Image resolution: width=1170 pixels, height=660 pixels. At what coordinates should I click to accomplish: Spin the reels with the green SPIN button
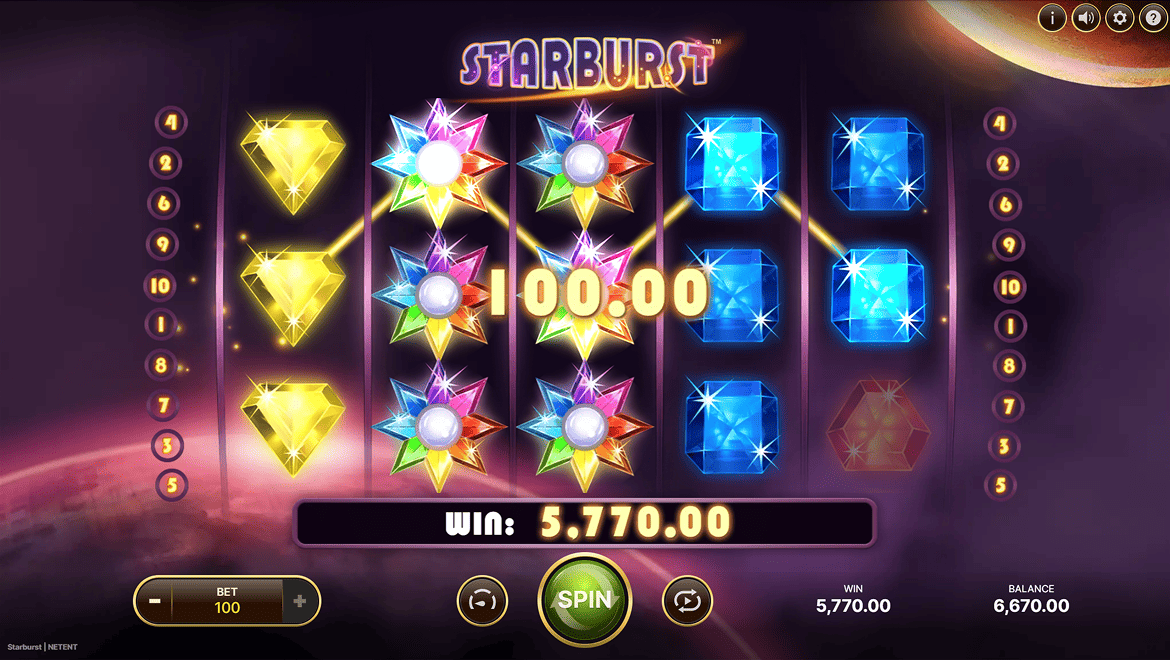pos(584,600)
